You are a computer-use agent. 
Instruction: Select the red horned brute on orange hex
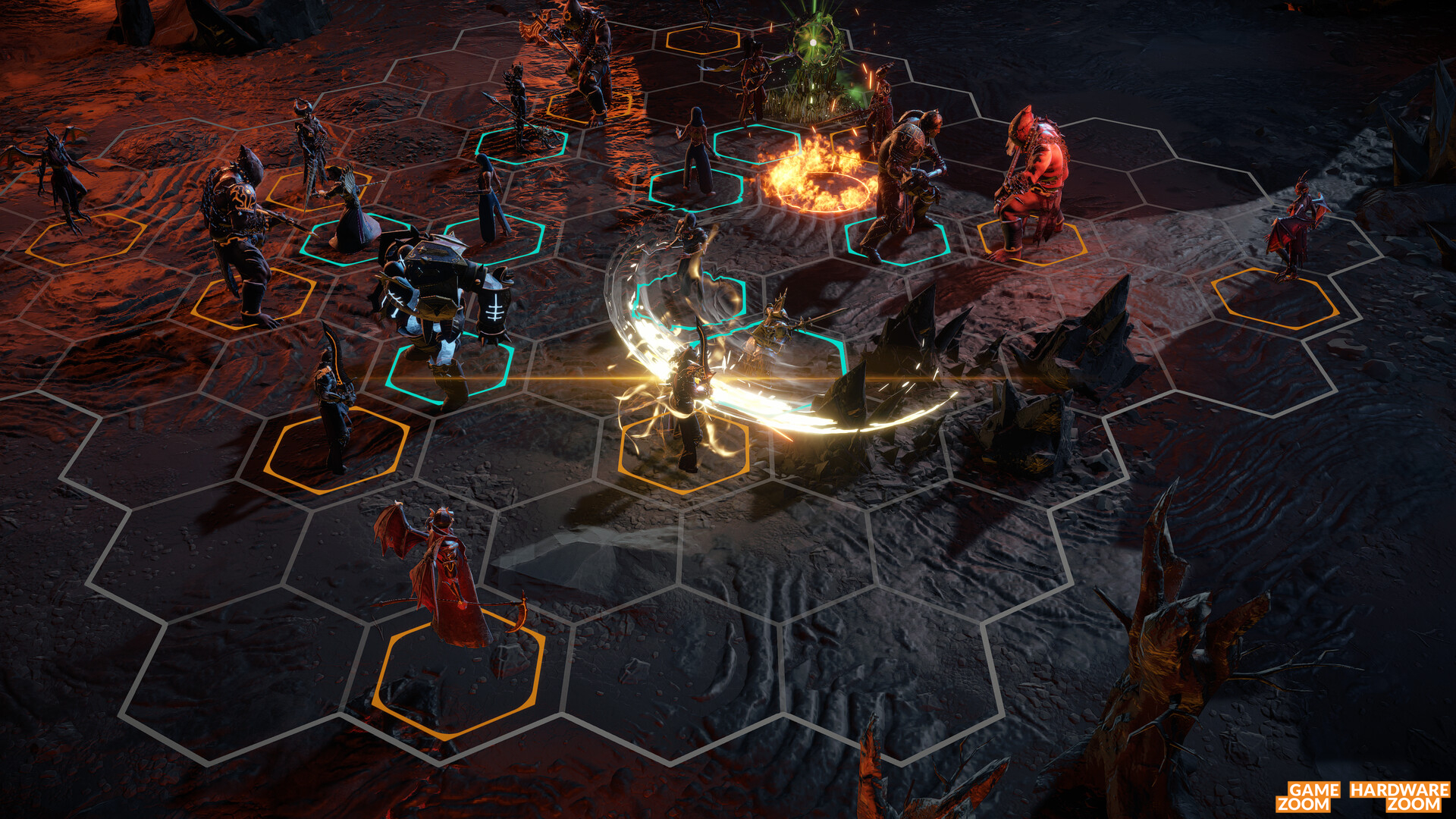point(1031,182)
